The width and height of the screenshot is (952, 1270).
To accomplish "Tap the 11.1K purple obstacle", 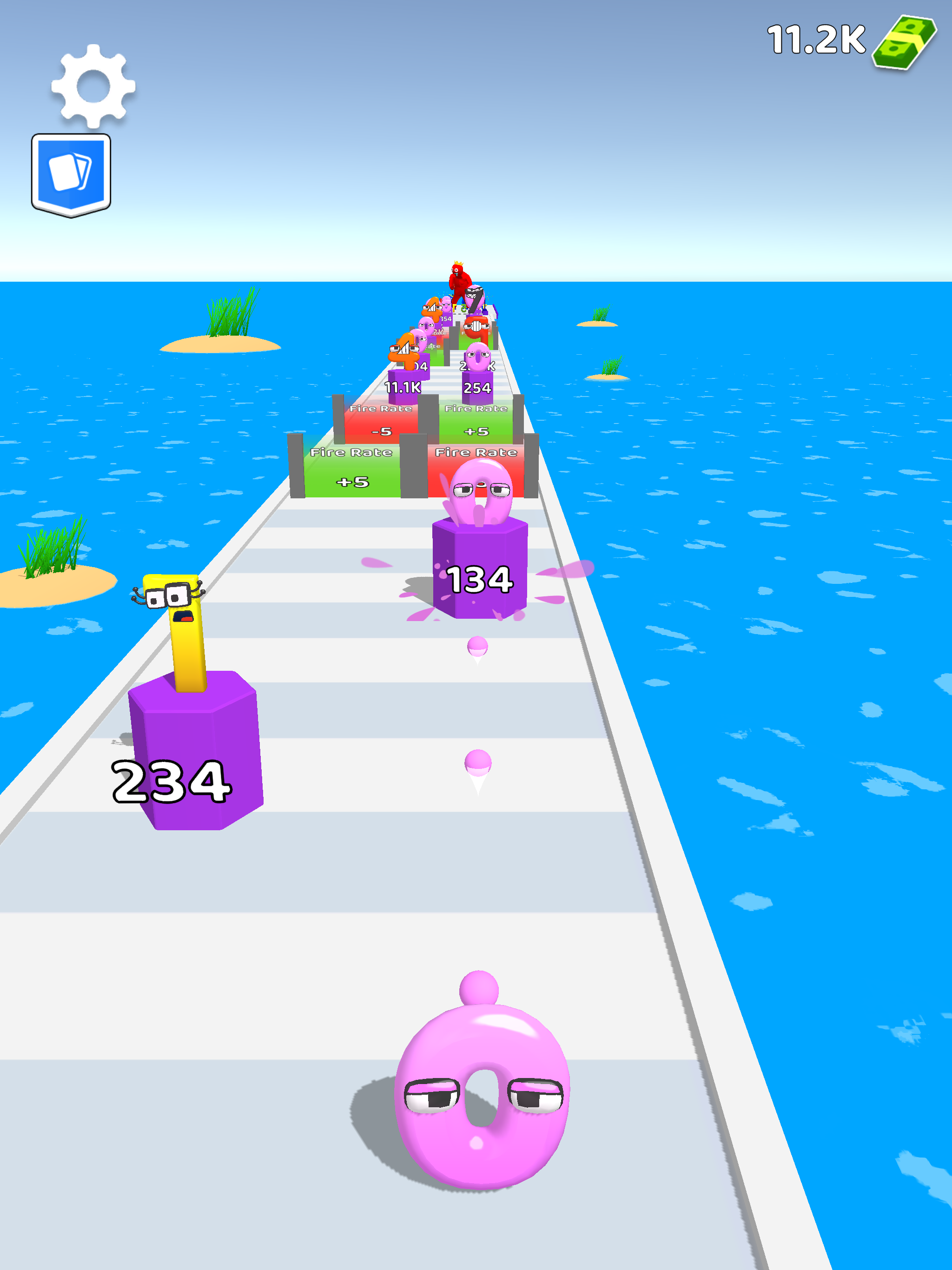I will click(x=403, y=386).
